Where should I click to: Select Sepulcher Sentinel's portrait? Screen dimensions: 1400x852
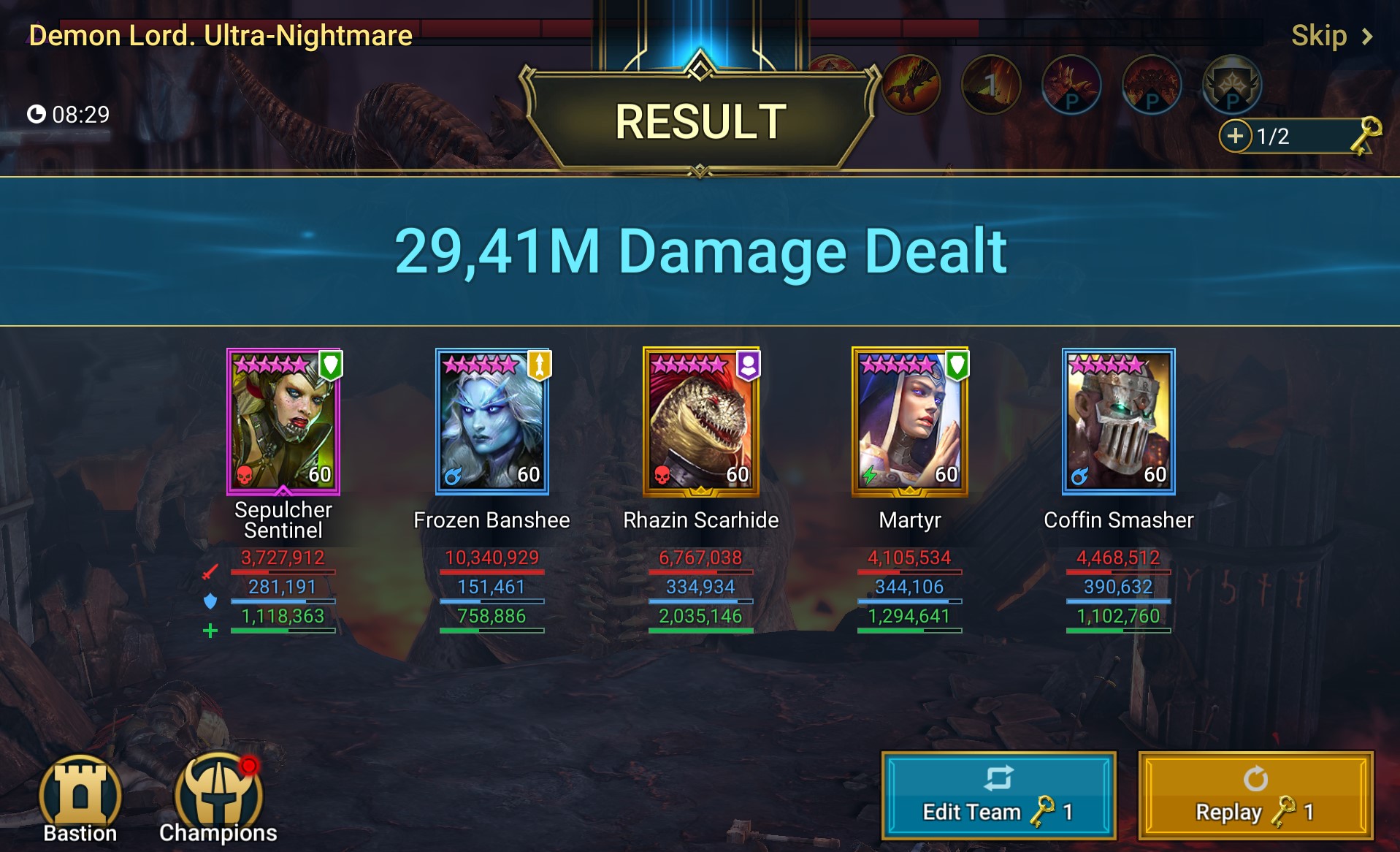pos(283,421)
